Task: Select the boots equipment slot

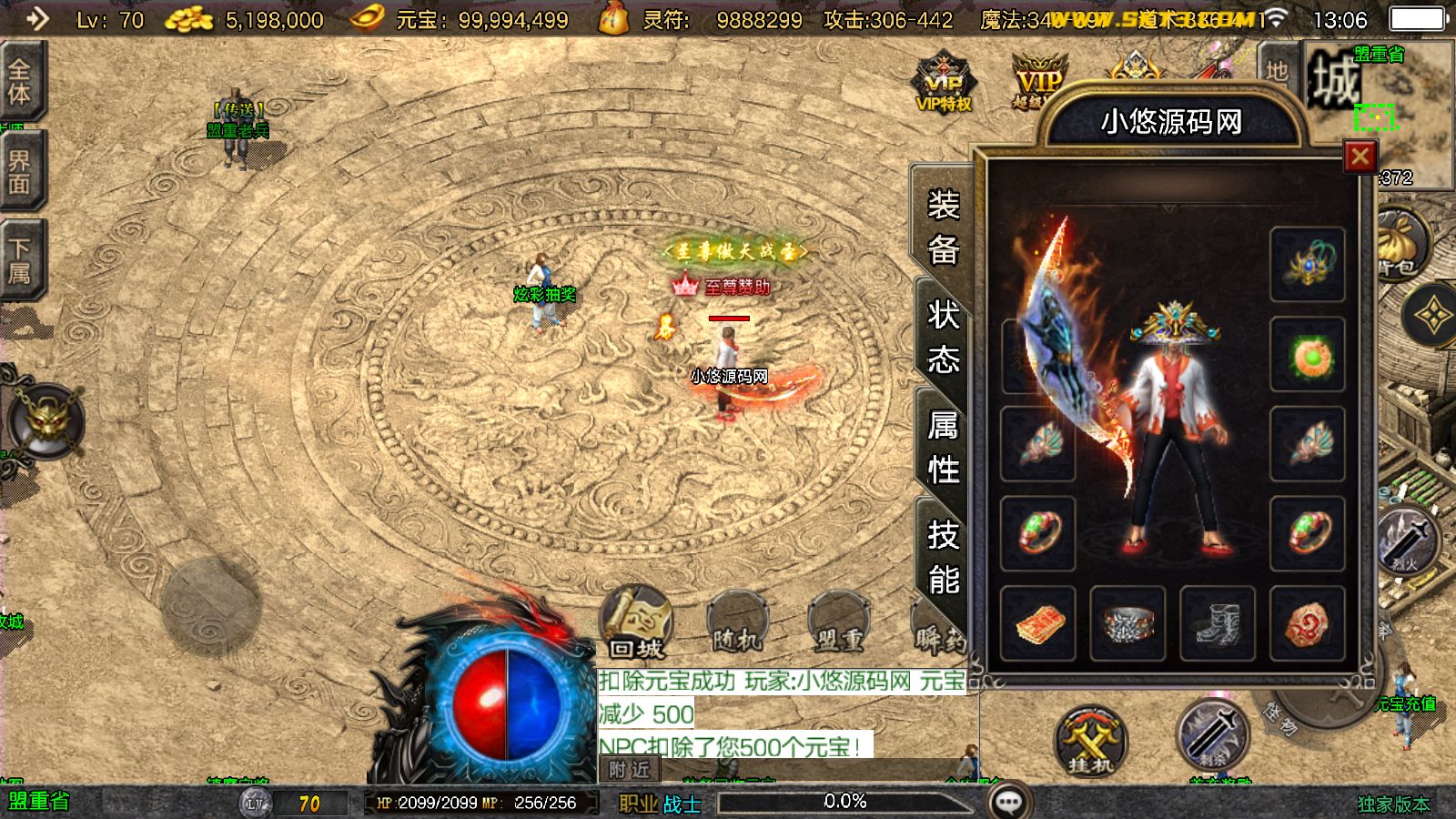Action: 1217,623
